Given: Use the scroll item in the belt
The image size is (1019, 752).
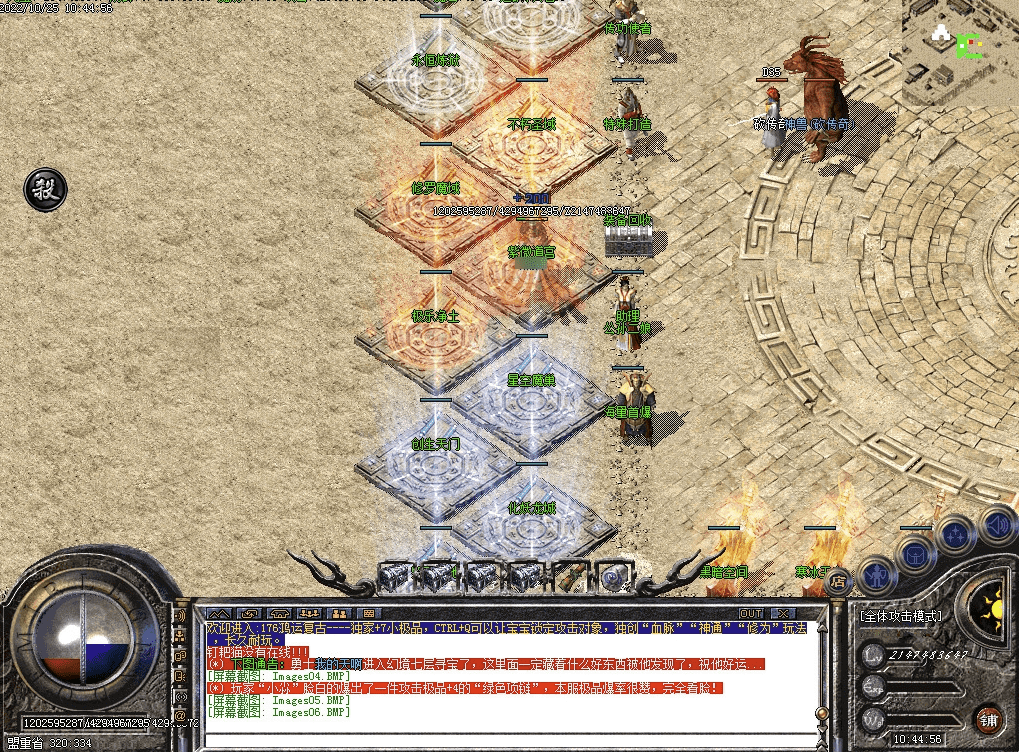Looking at the screenshot, I should click(568, 577).
